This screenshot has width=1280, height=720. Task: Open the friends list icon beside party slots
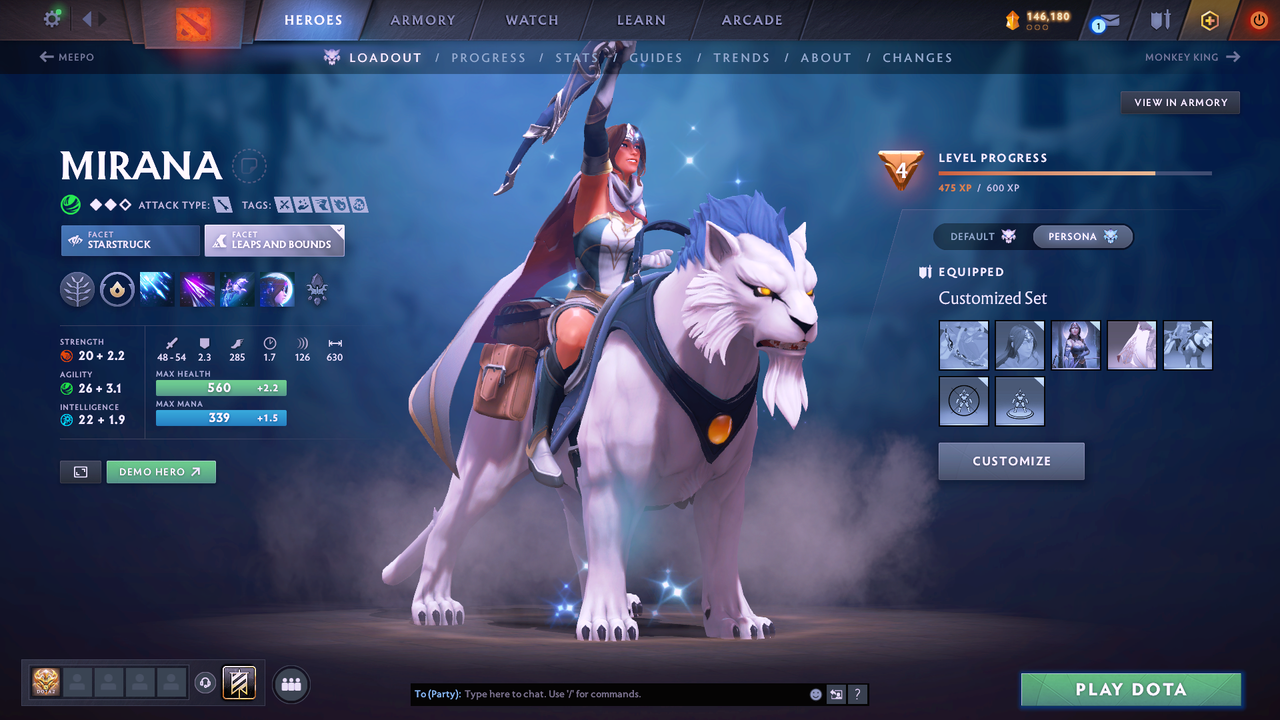coord(289,684)
